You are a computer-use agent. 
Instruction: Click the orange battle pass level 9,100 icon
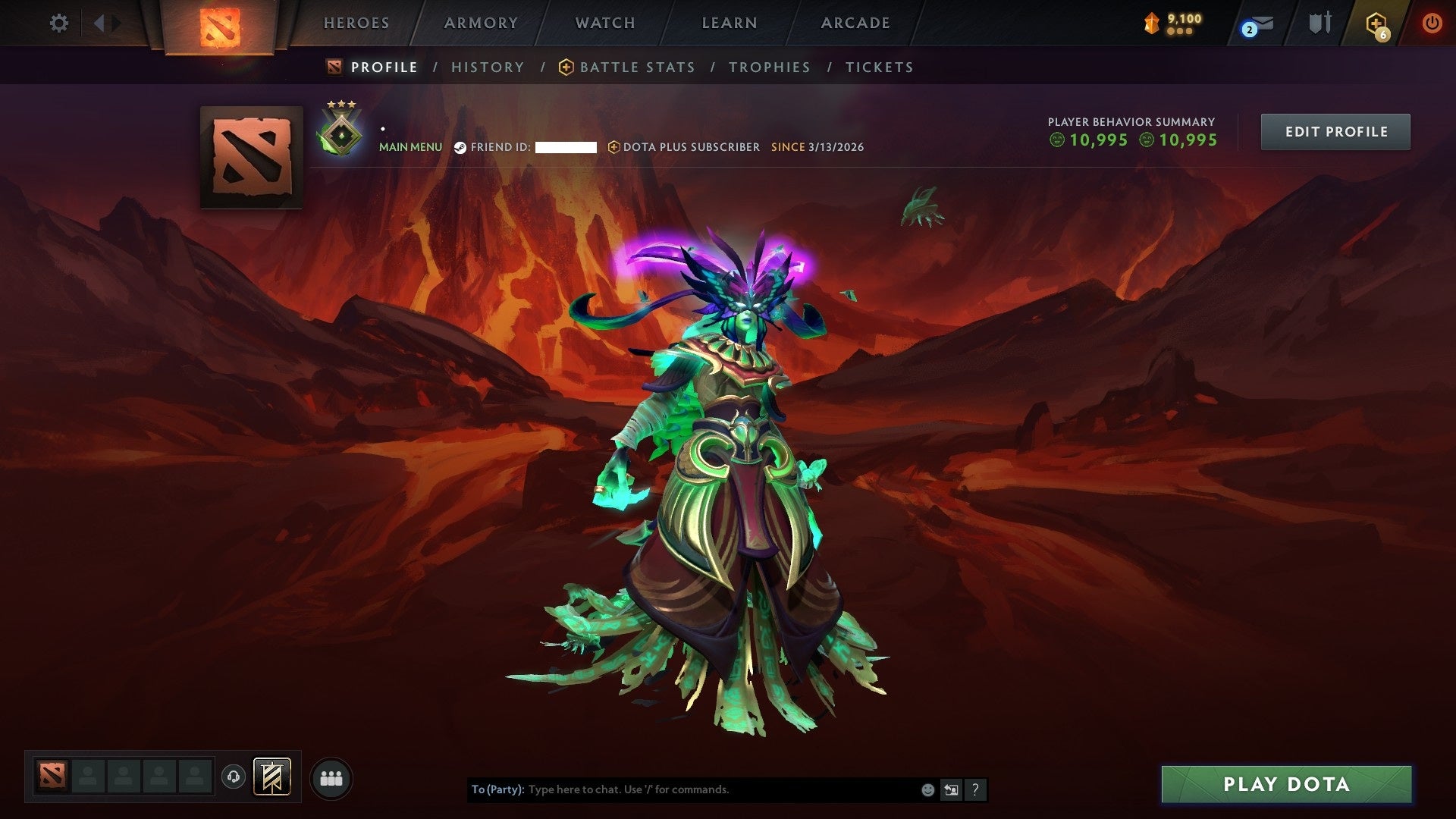(x=1153, y=23)
